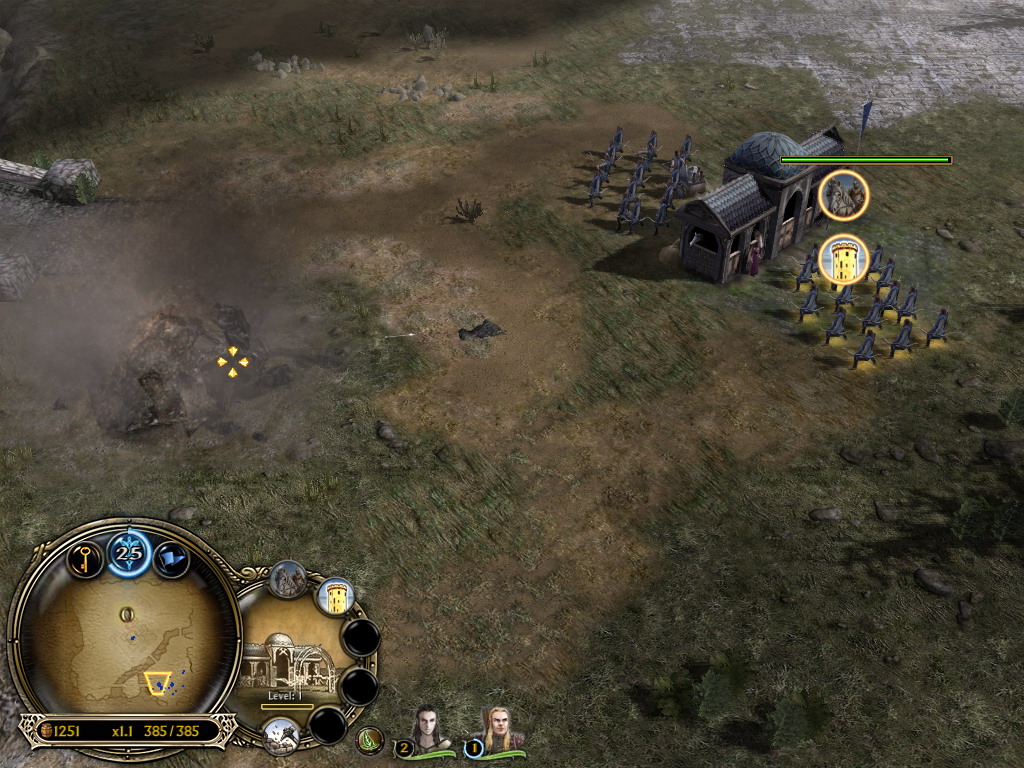Click the blue flag icon above the minimap
This screenshot has width=1024, height=768.
[x=171, y=559]
